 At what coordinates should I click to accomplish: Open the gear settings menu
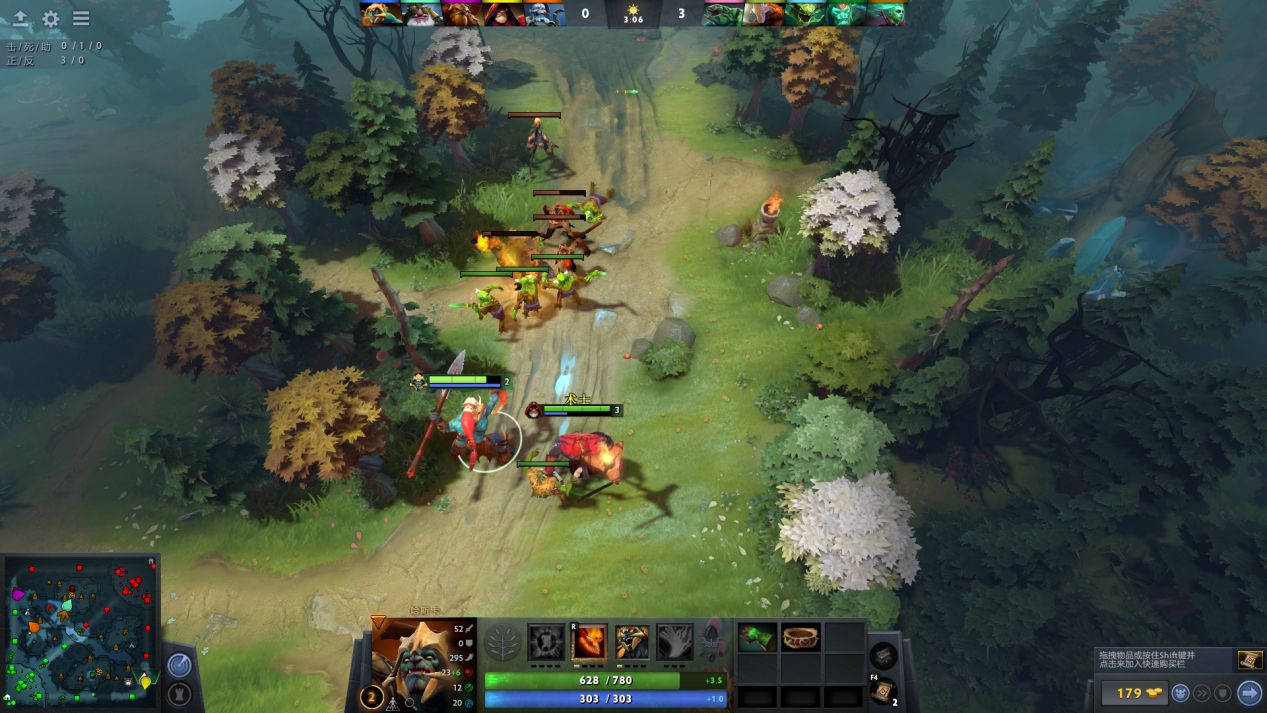click(x=51, y=19)
